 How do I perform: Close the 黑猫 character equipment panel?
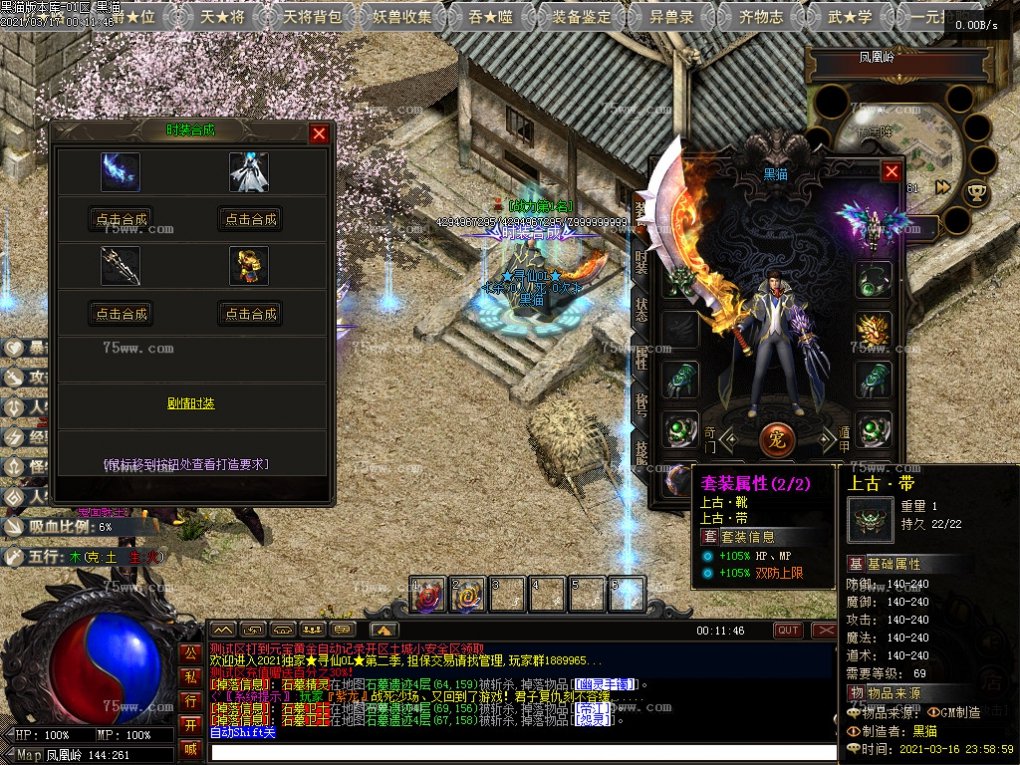tap(891, 172)
